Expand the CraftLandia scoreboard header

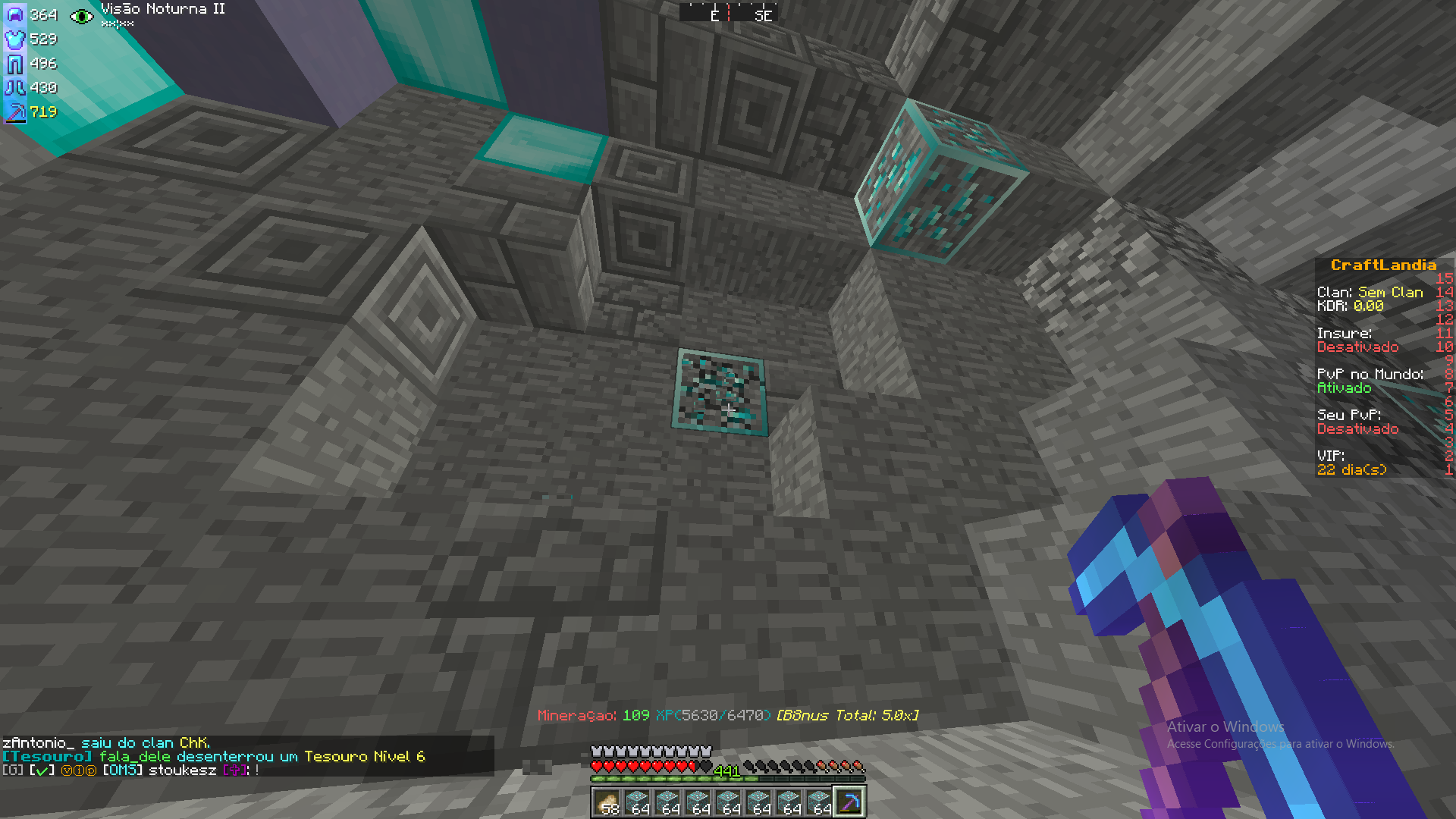1382,265
